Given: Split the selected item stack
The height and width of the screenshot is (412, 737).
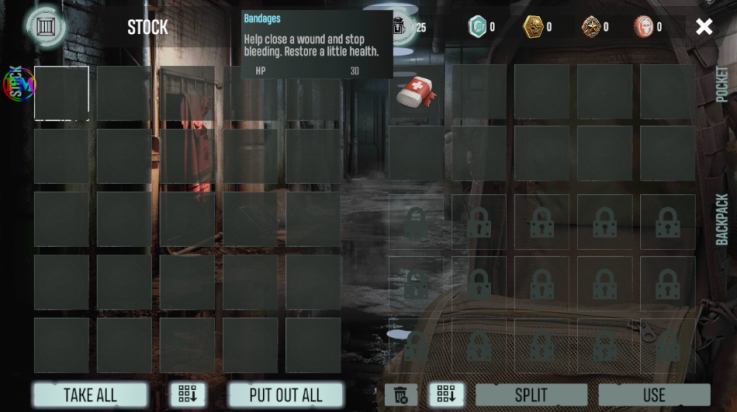Looking at the screenshot, I should point(531,395).
